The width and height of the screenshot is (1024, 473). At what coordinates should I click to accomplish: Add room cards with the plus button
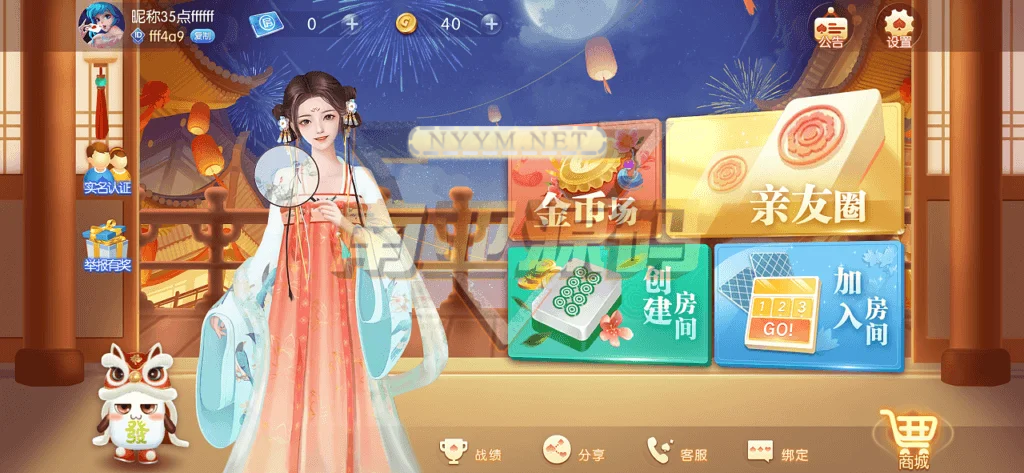[351, 23]
